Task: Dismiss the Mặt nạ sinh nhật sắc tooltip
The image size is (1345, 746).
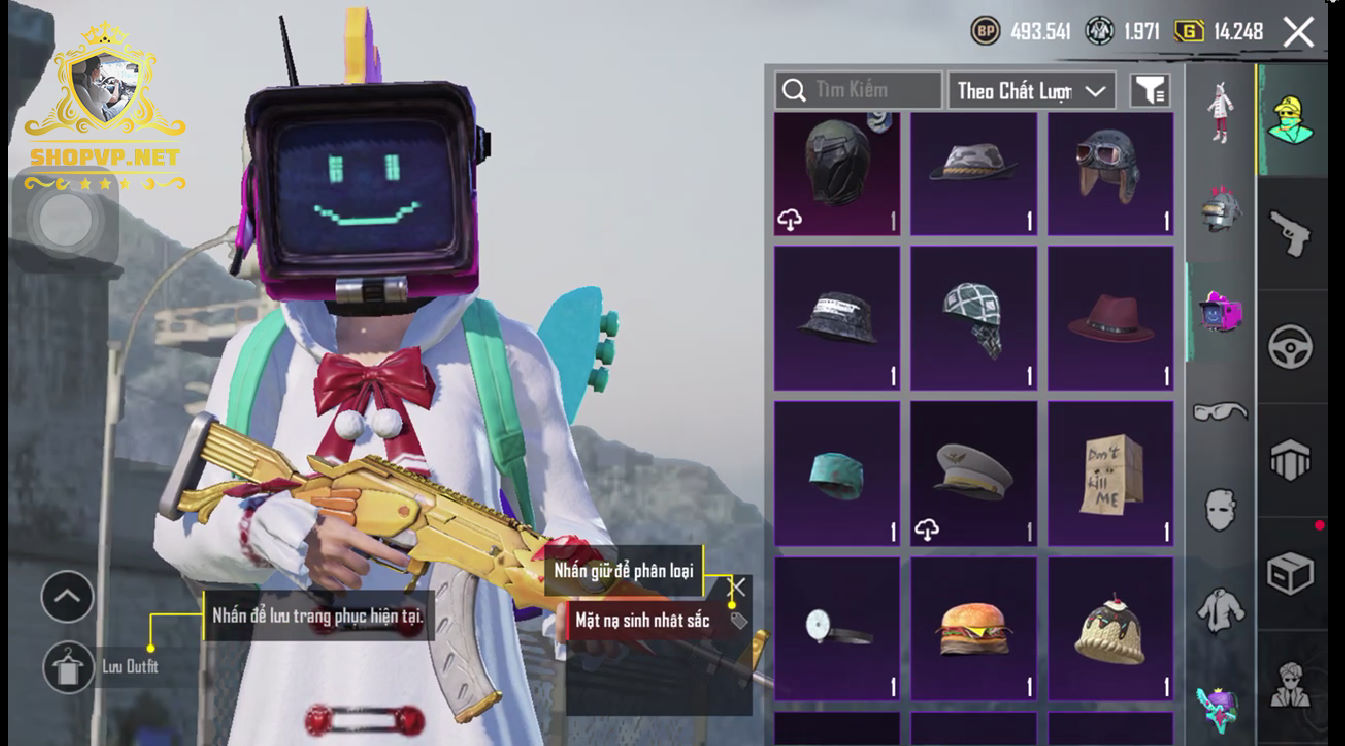Action: (738, 588)
